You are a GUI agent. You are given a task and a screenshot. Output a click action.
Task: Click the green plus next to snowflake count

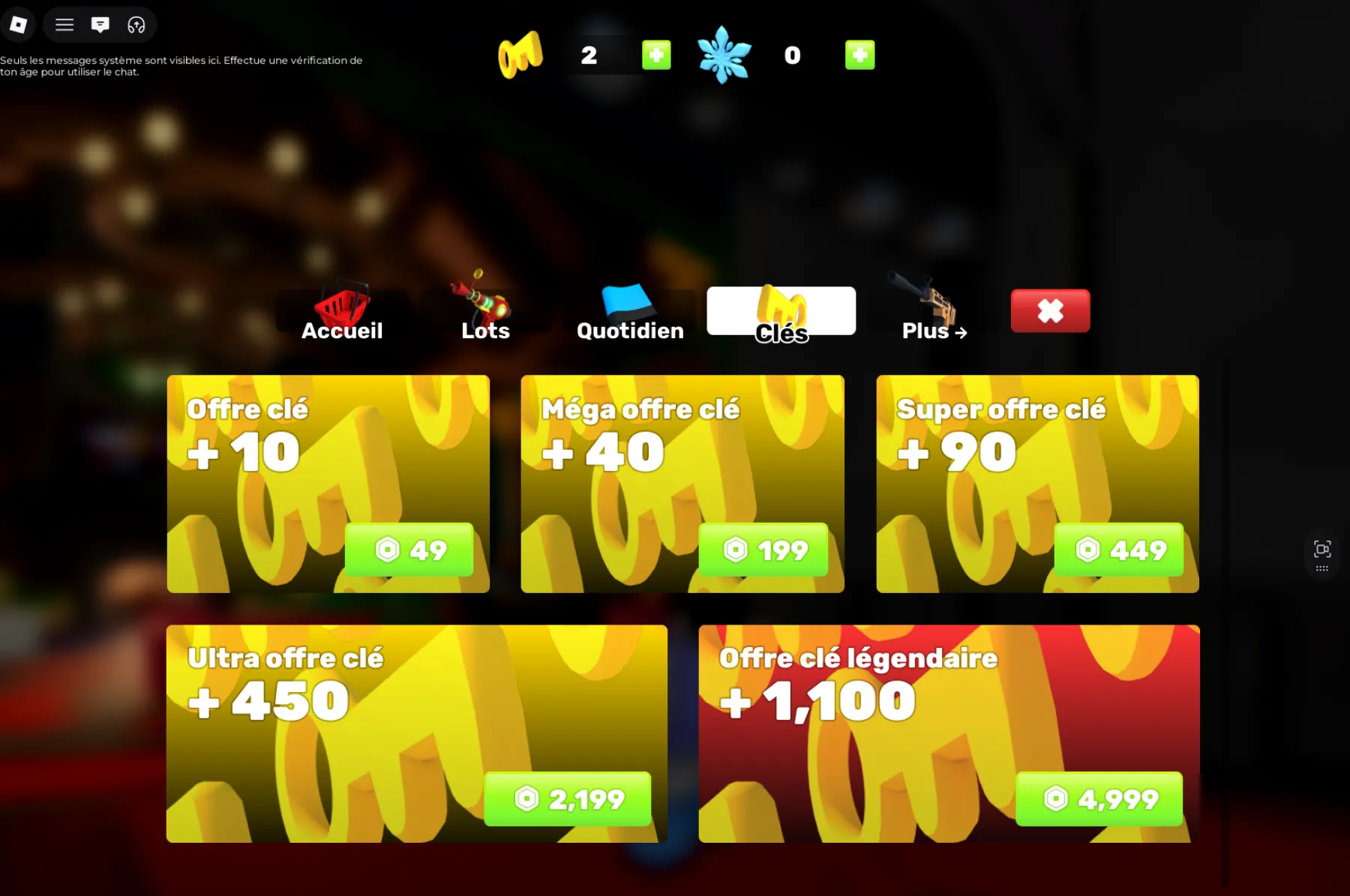860,54
